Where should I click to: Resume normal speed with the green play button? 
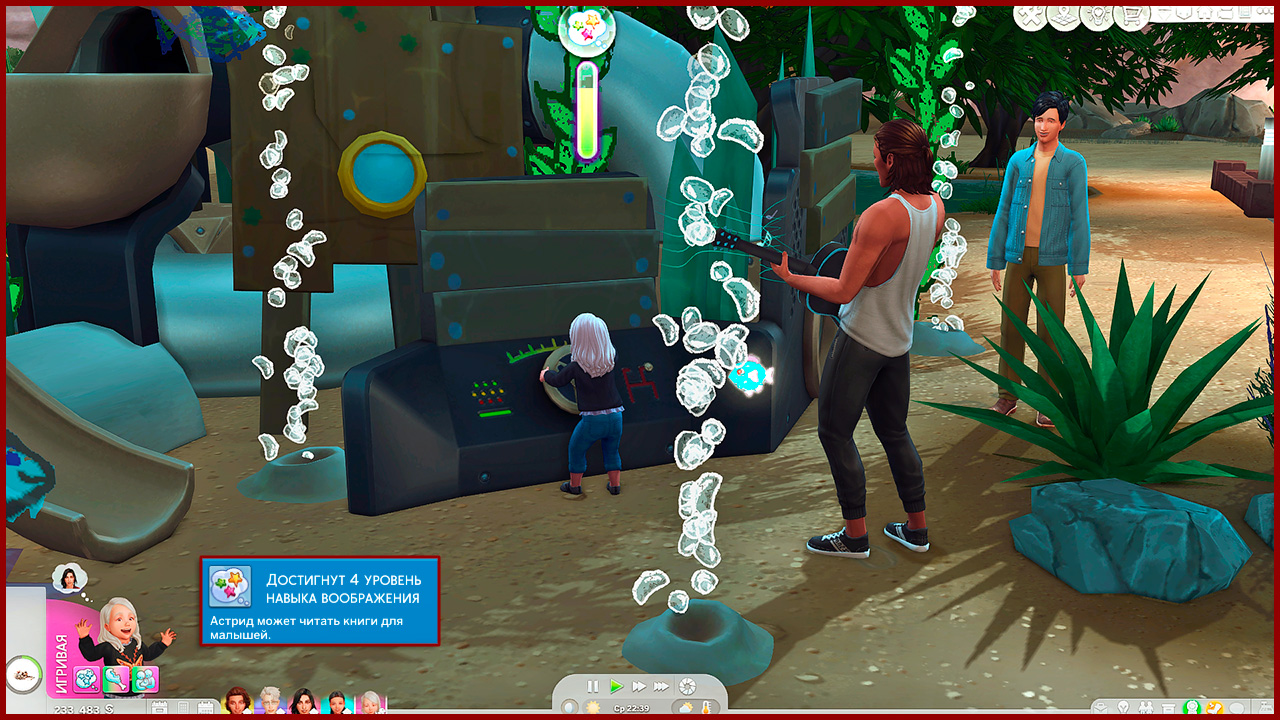[616, 686]
